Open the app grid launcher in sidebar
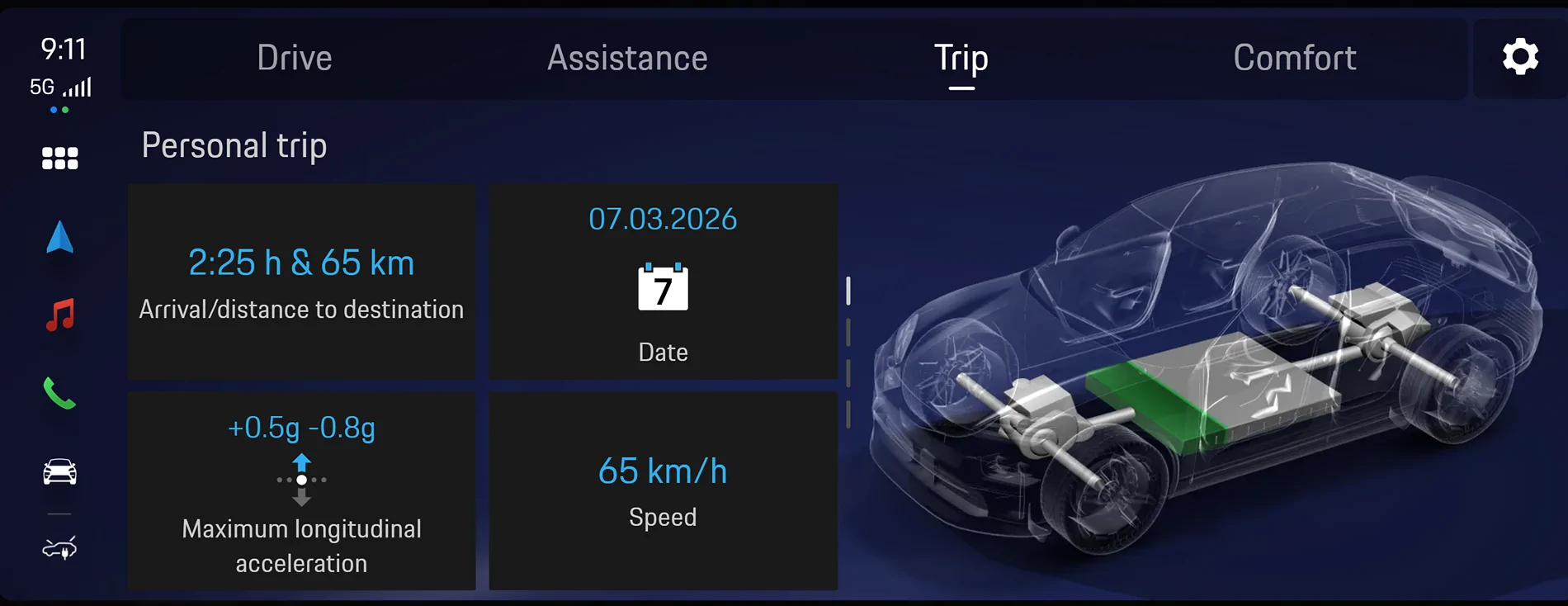Viewport: 1568px width, 606px height. click(x=59, y=157)
